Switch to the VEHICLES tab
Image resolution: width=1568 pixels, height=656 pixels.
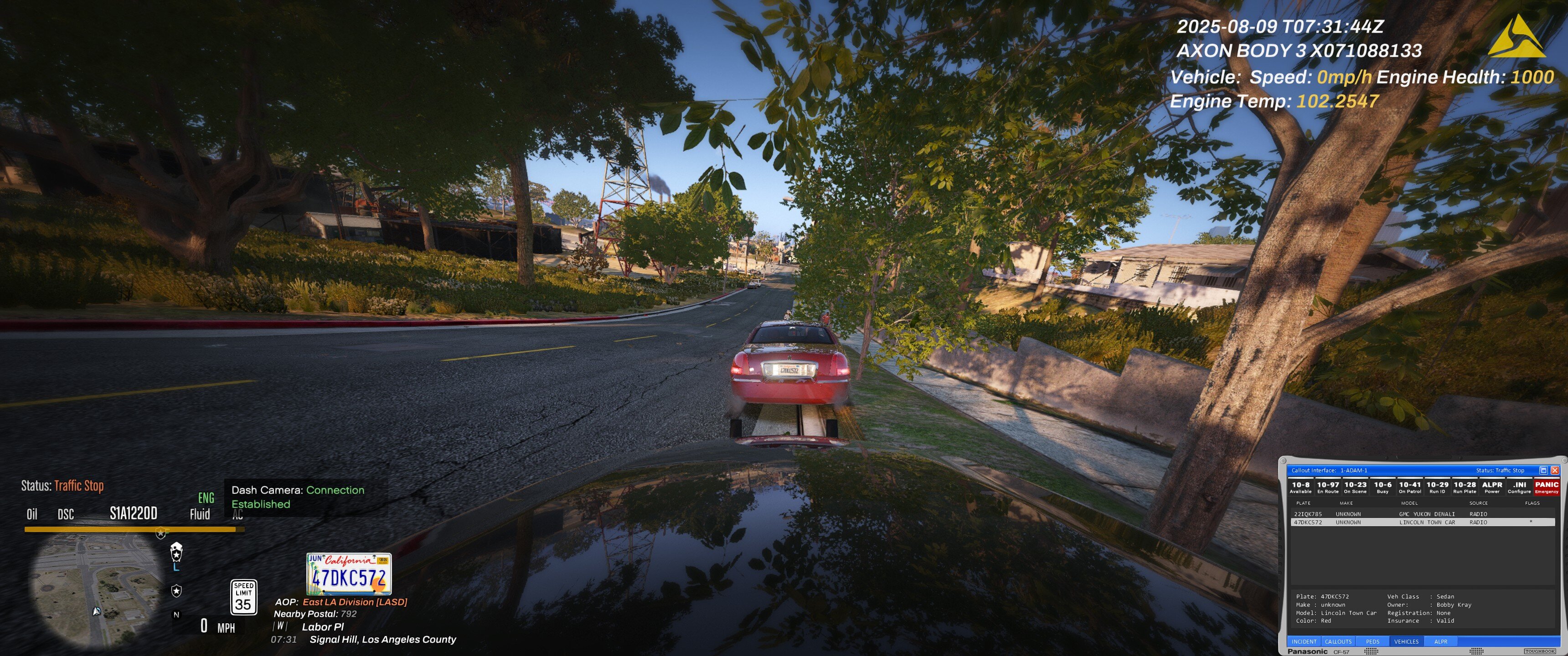pos(1406,641)
